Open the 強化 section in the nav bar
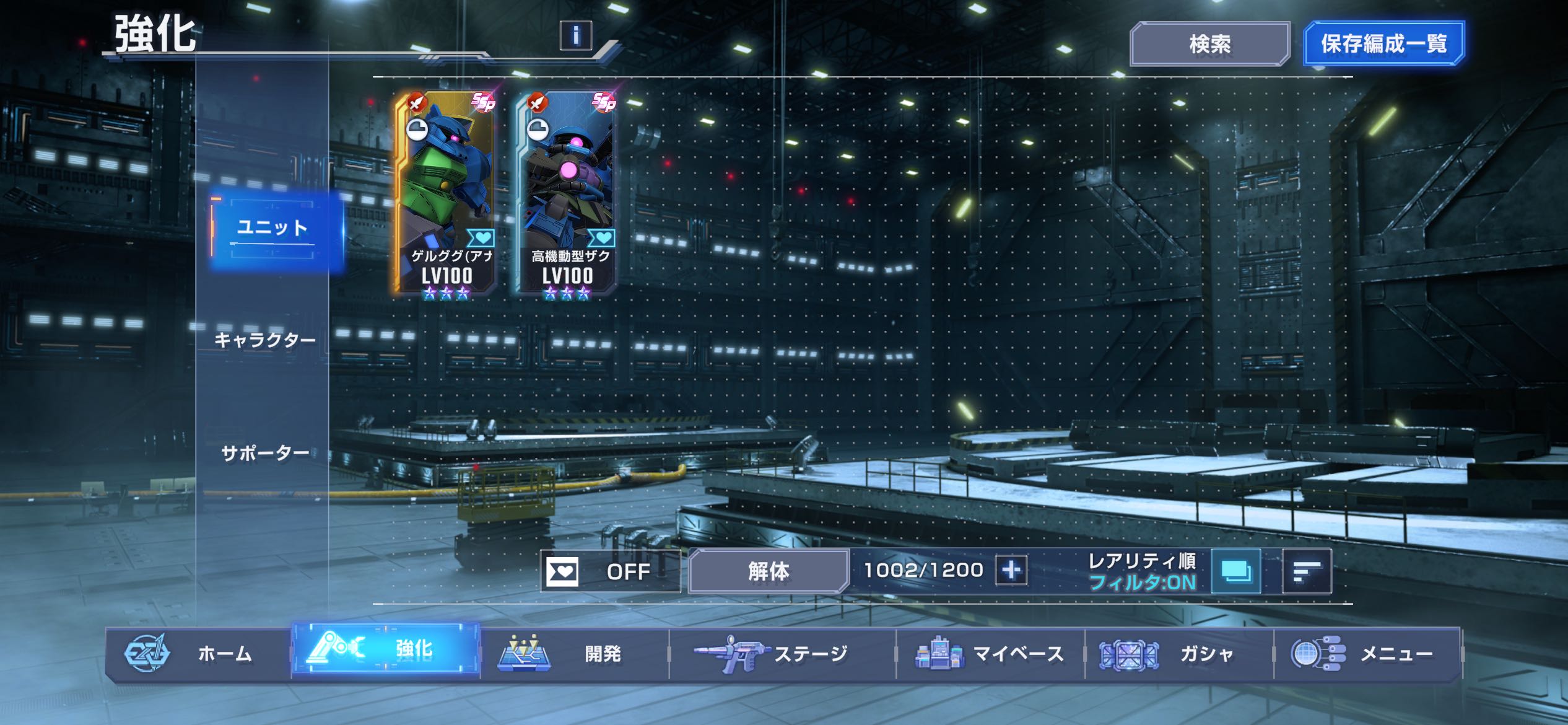 [x=386, y=650]
